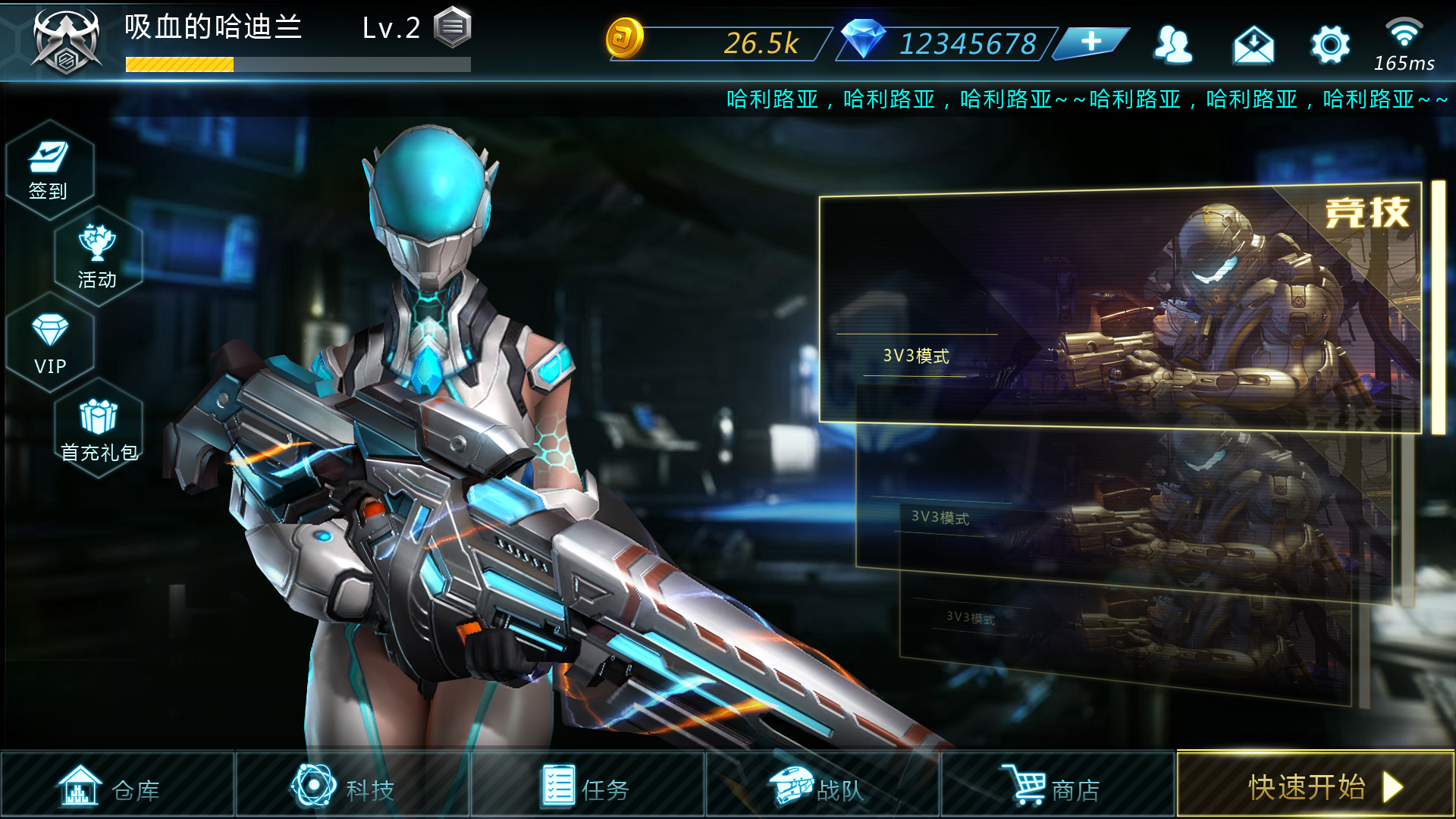Claim the 首充礼包 gift pack

[99, 430]
